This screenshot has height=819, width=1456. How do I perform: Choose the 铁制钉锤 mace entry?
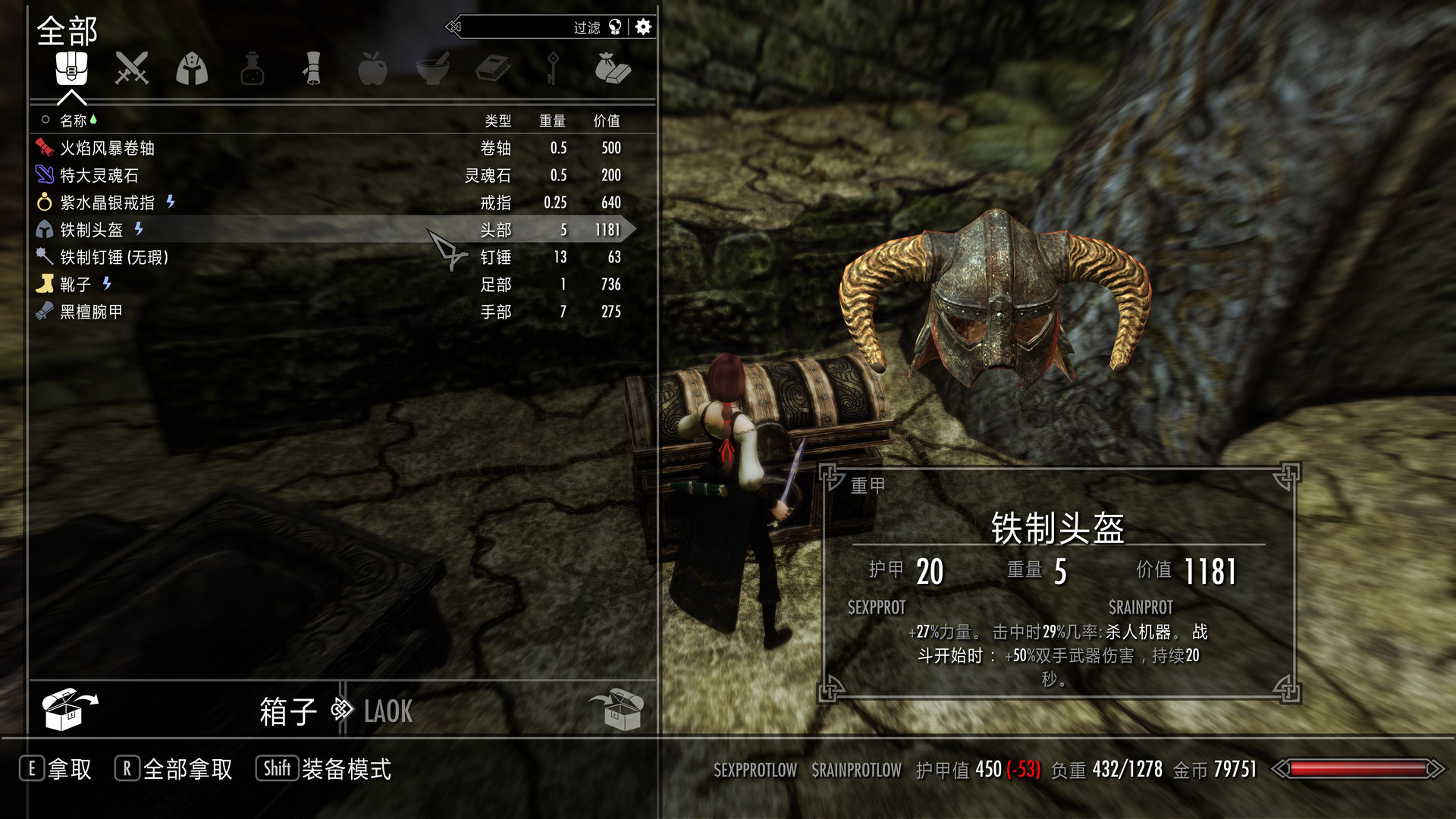114,257
